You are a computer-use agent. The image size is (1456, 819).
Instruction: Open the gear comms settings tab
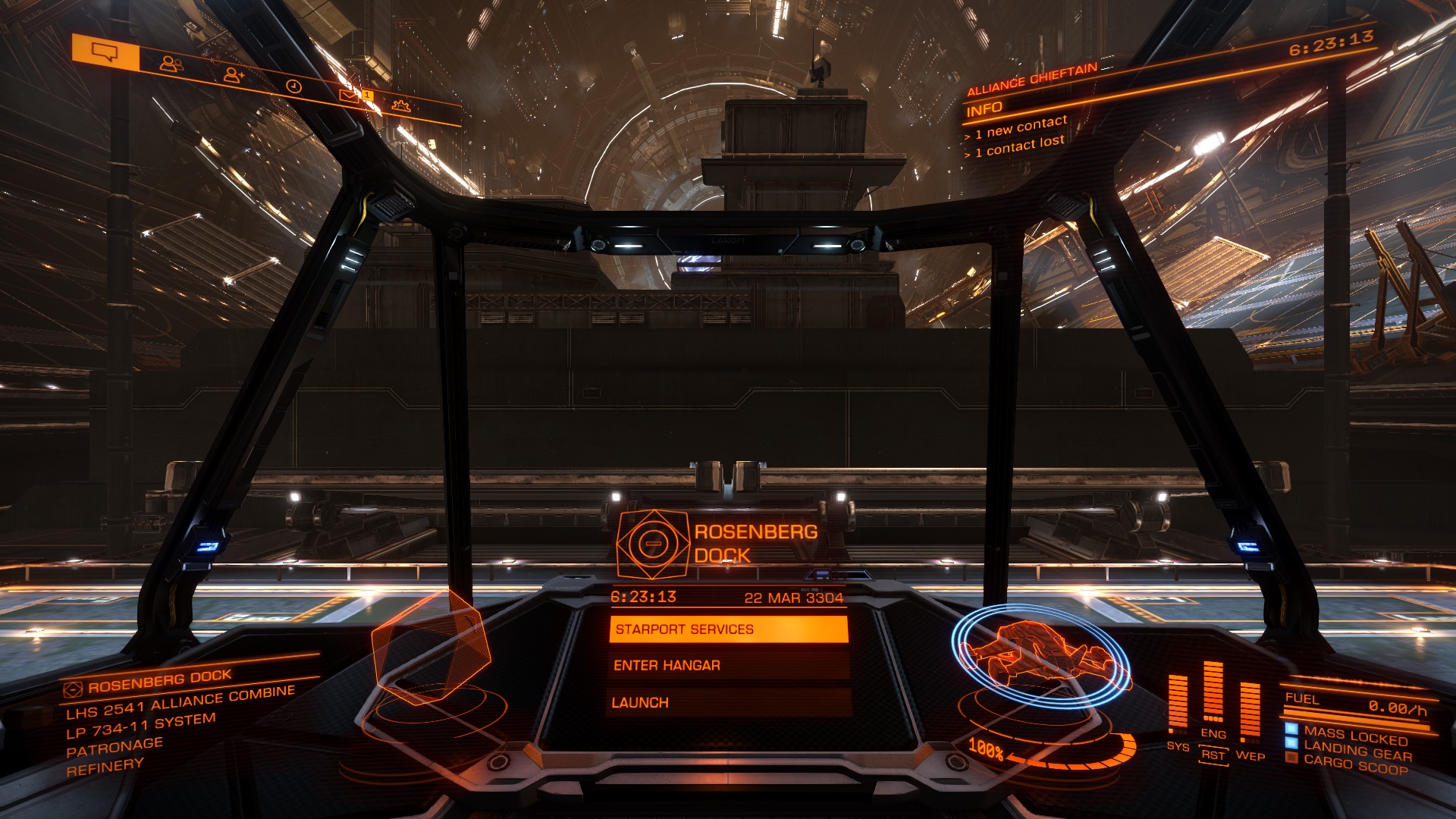[x=401, y=106]
